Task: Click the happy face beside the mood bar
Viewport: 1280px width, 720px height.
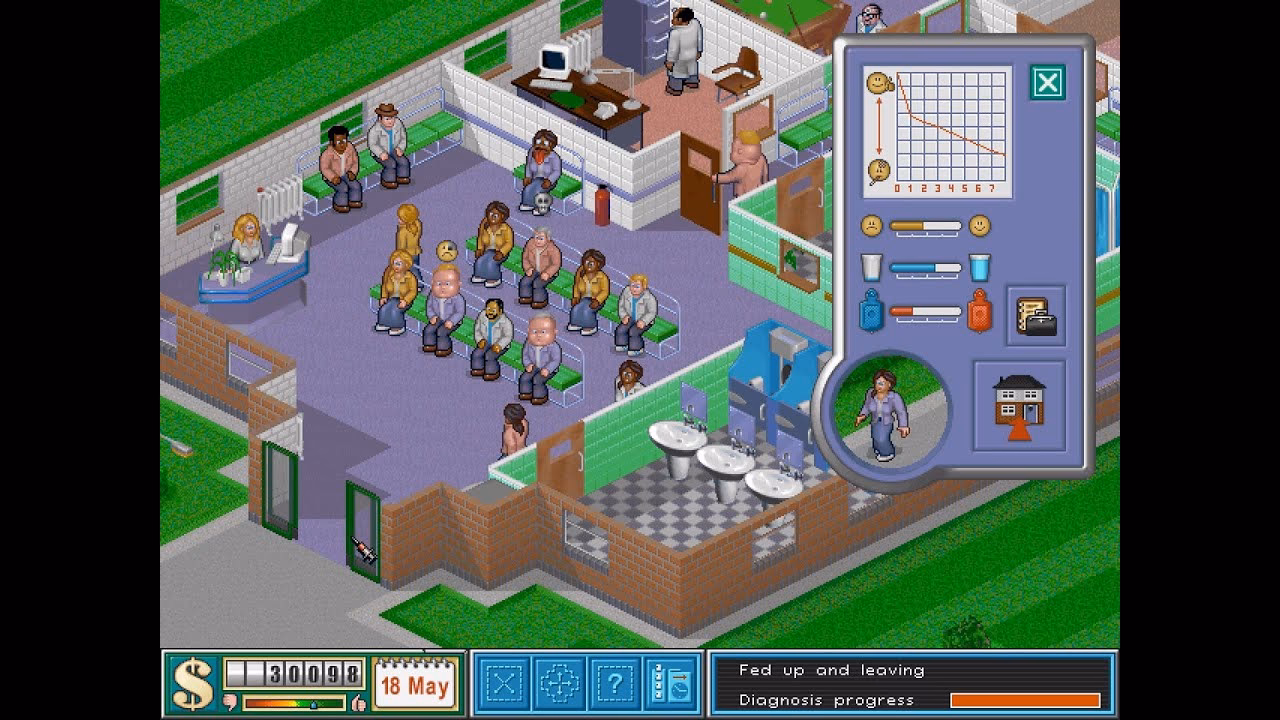Action: [980, 226]
